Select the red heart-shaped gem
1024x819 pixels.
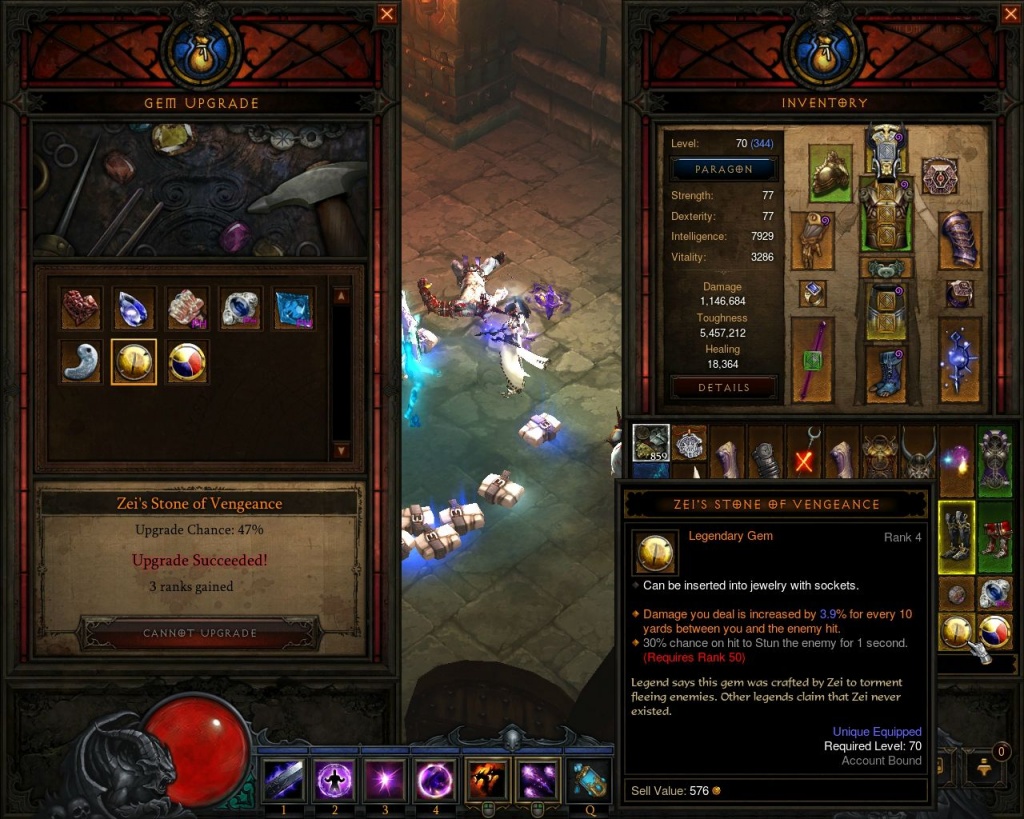point(81,309)
